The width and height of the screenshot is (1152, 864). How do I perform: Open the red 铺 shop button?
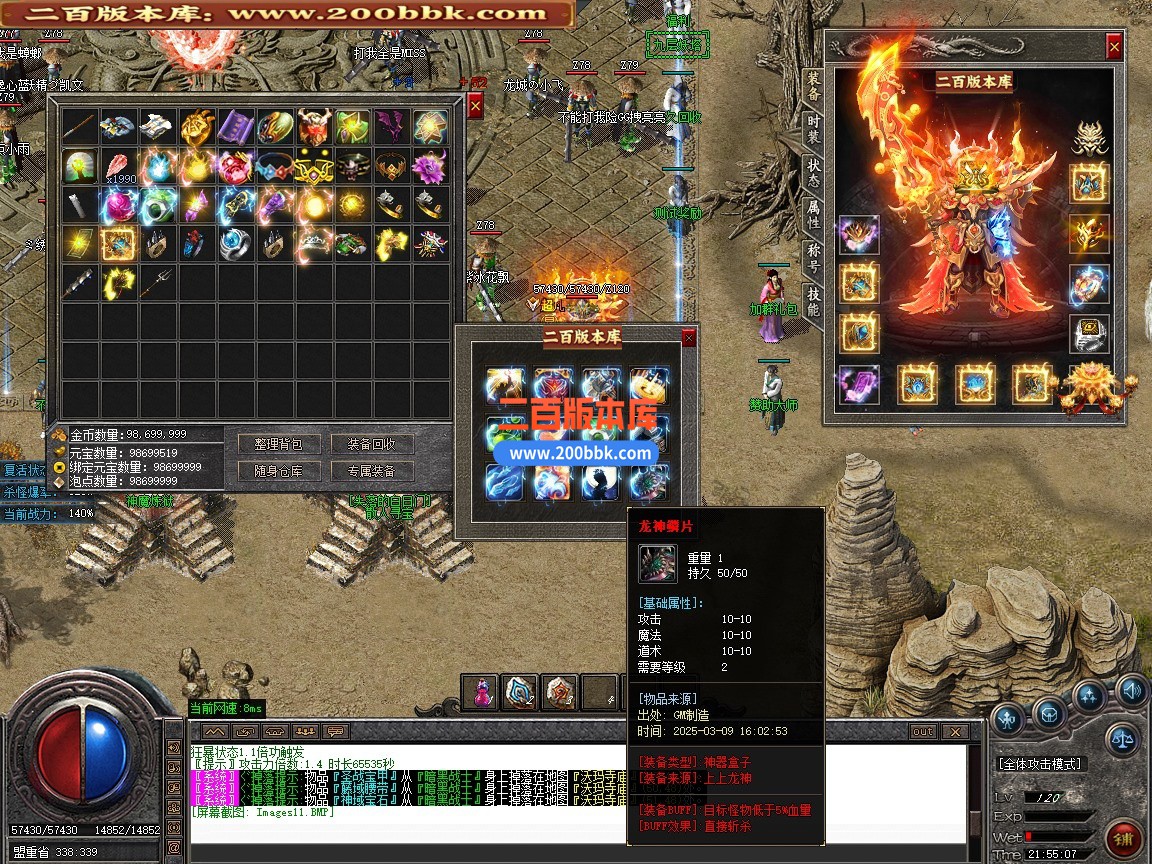click(1125, 838)
